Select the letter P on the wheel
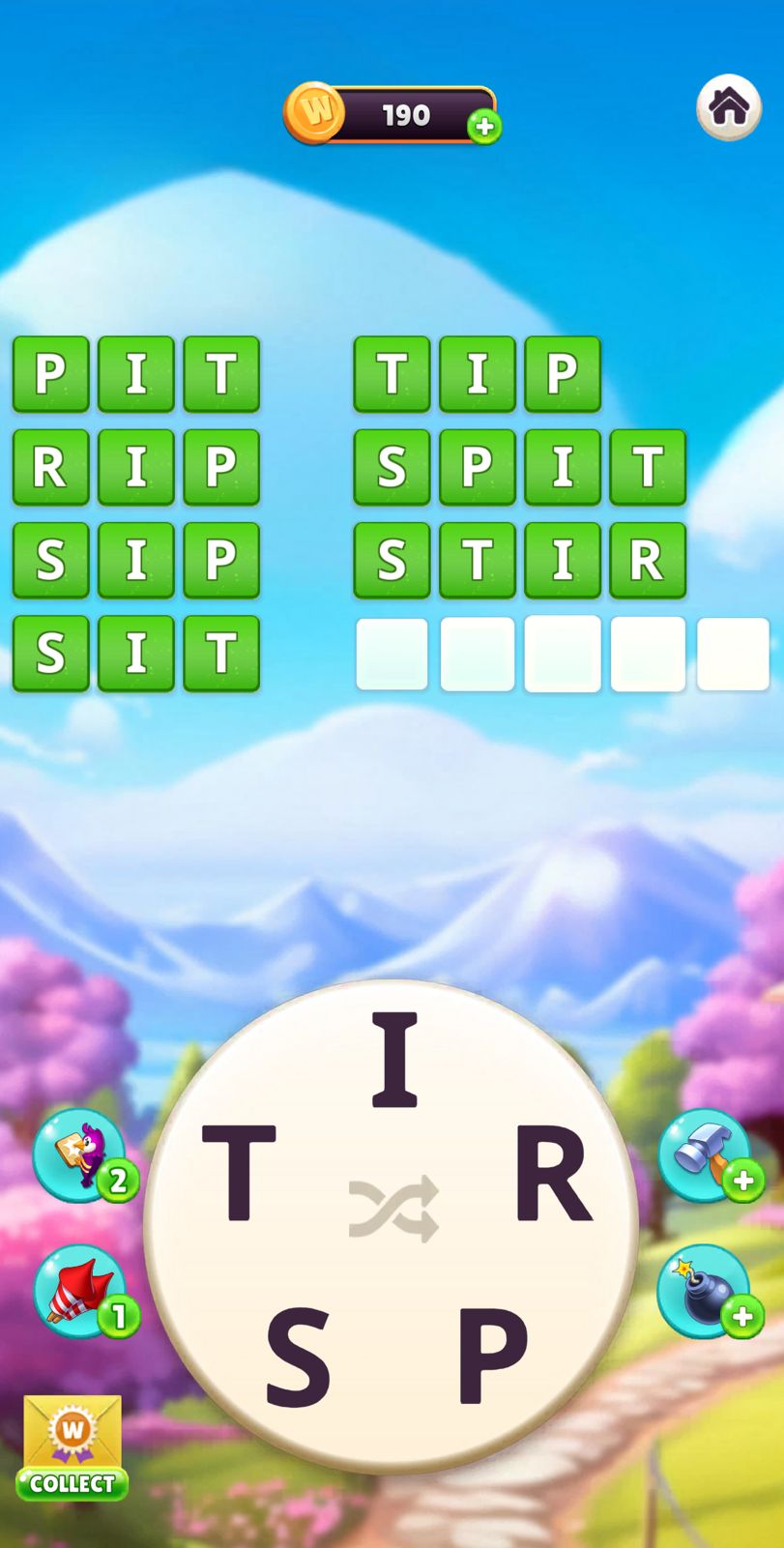784x1548 pixels. click(492, 1355)
